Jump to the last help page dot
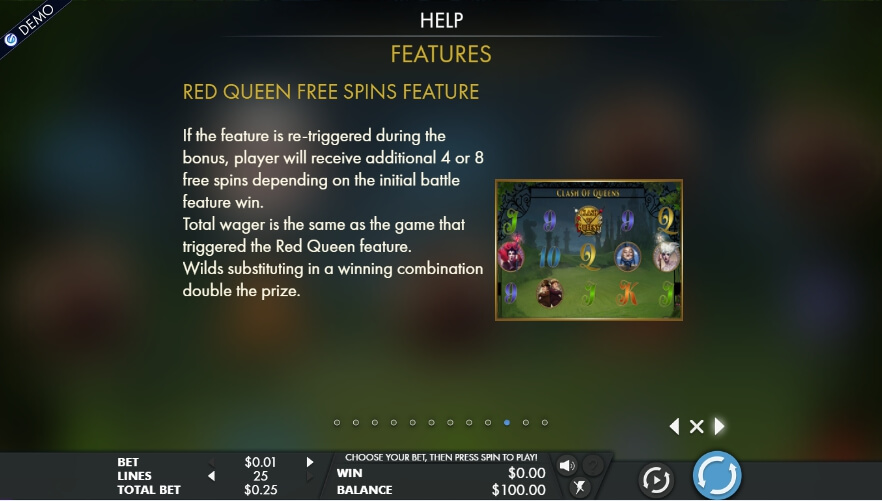The width and height of the screenshot is (882, 501). pos(545,423)
